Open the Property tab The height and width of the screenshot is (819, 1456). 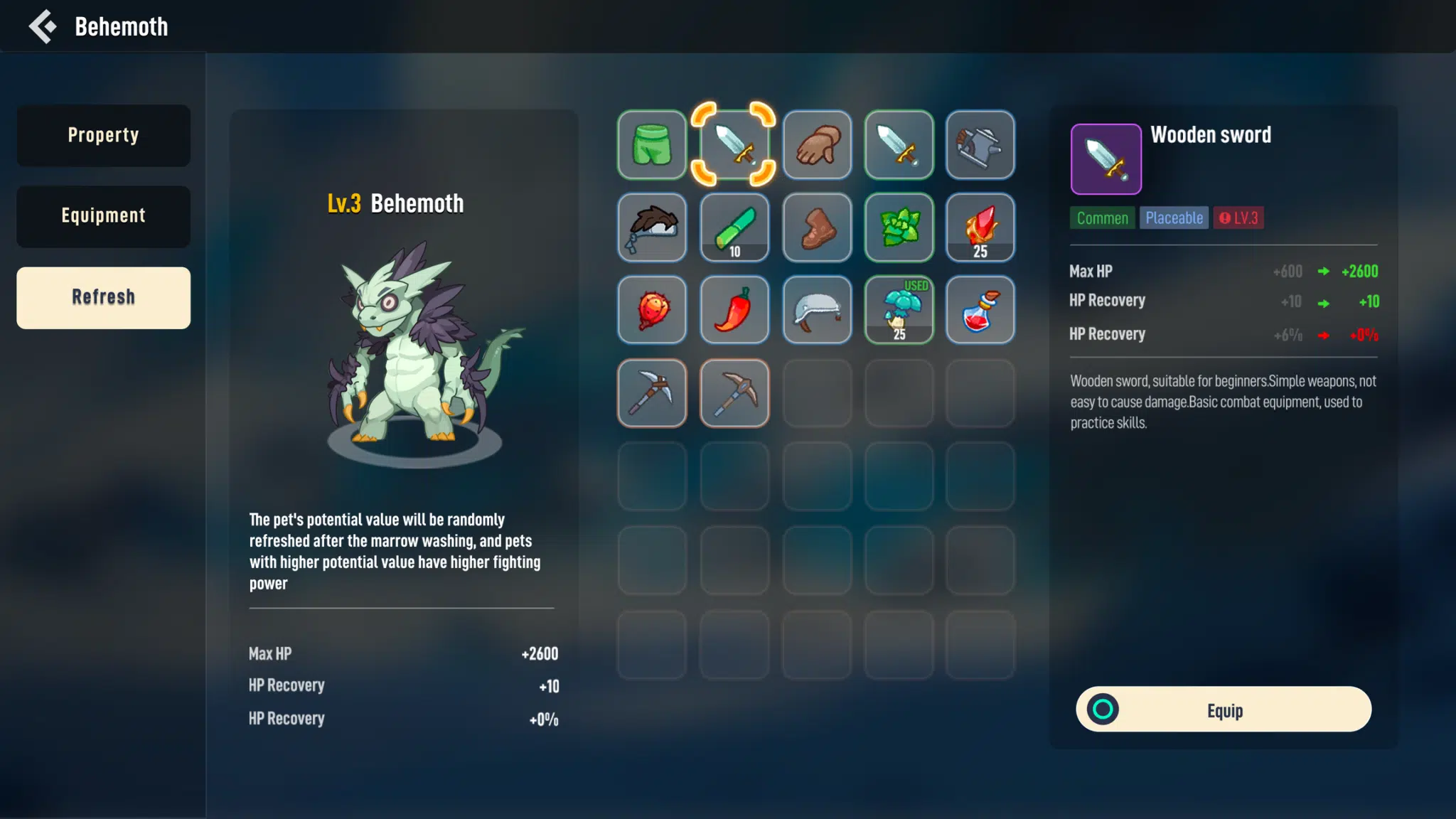104,136
